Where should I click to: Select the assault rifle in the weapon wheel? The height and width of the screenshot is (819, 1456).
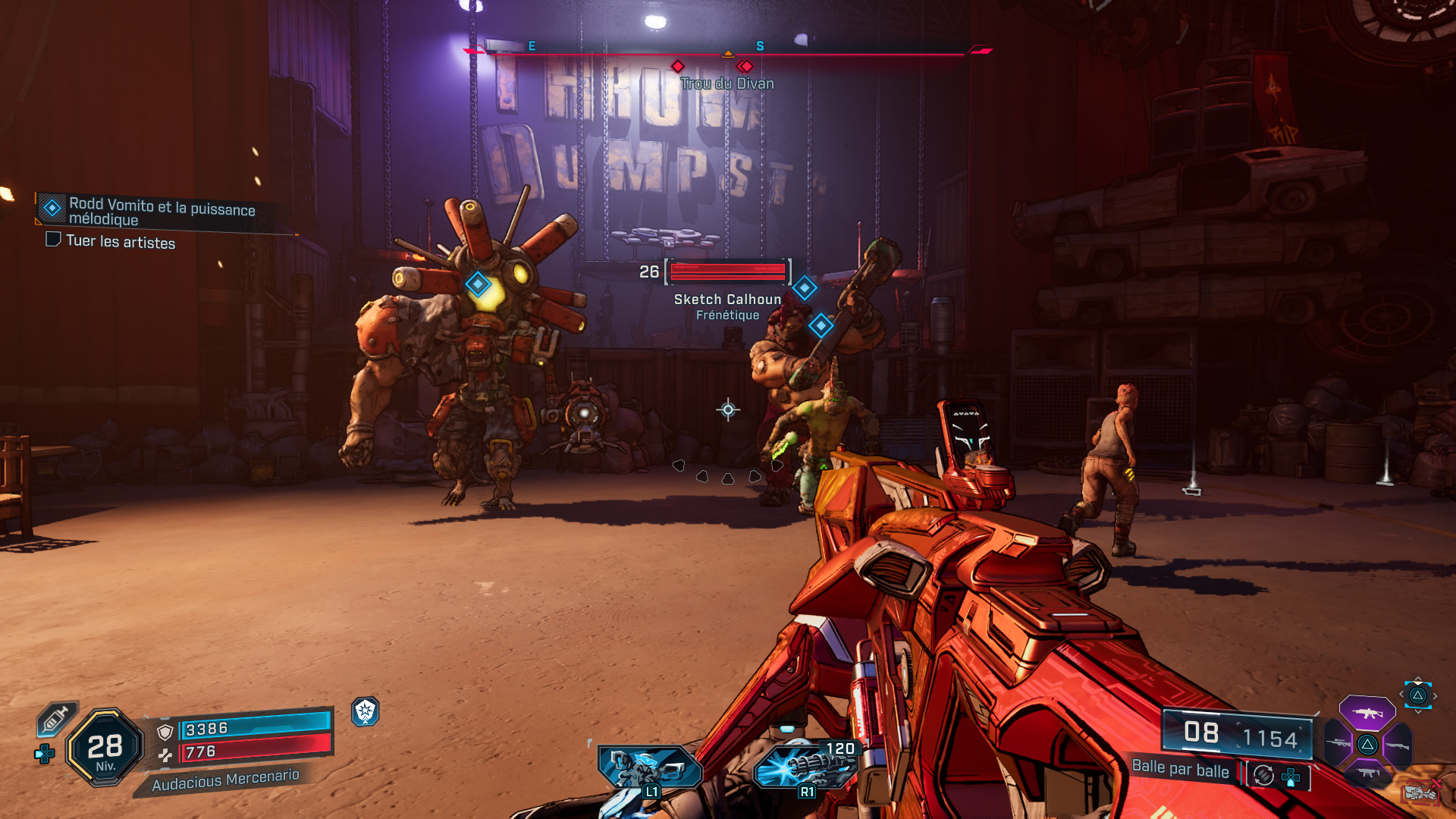(x=1367, y=713)
